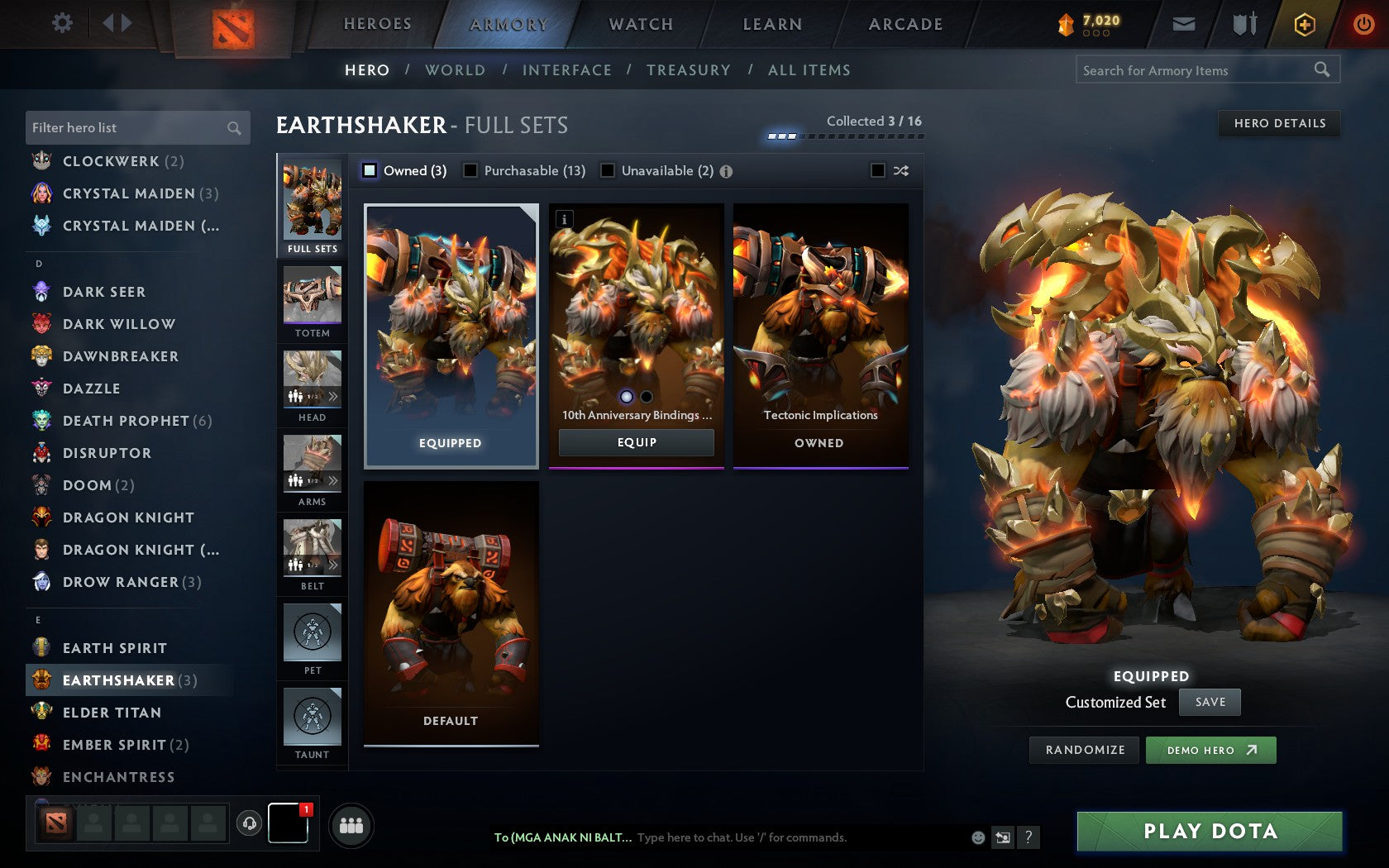Open the mail envelope notifications icon
1389x868 pixels.
1184,24
